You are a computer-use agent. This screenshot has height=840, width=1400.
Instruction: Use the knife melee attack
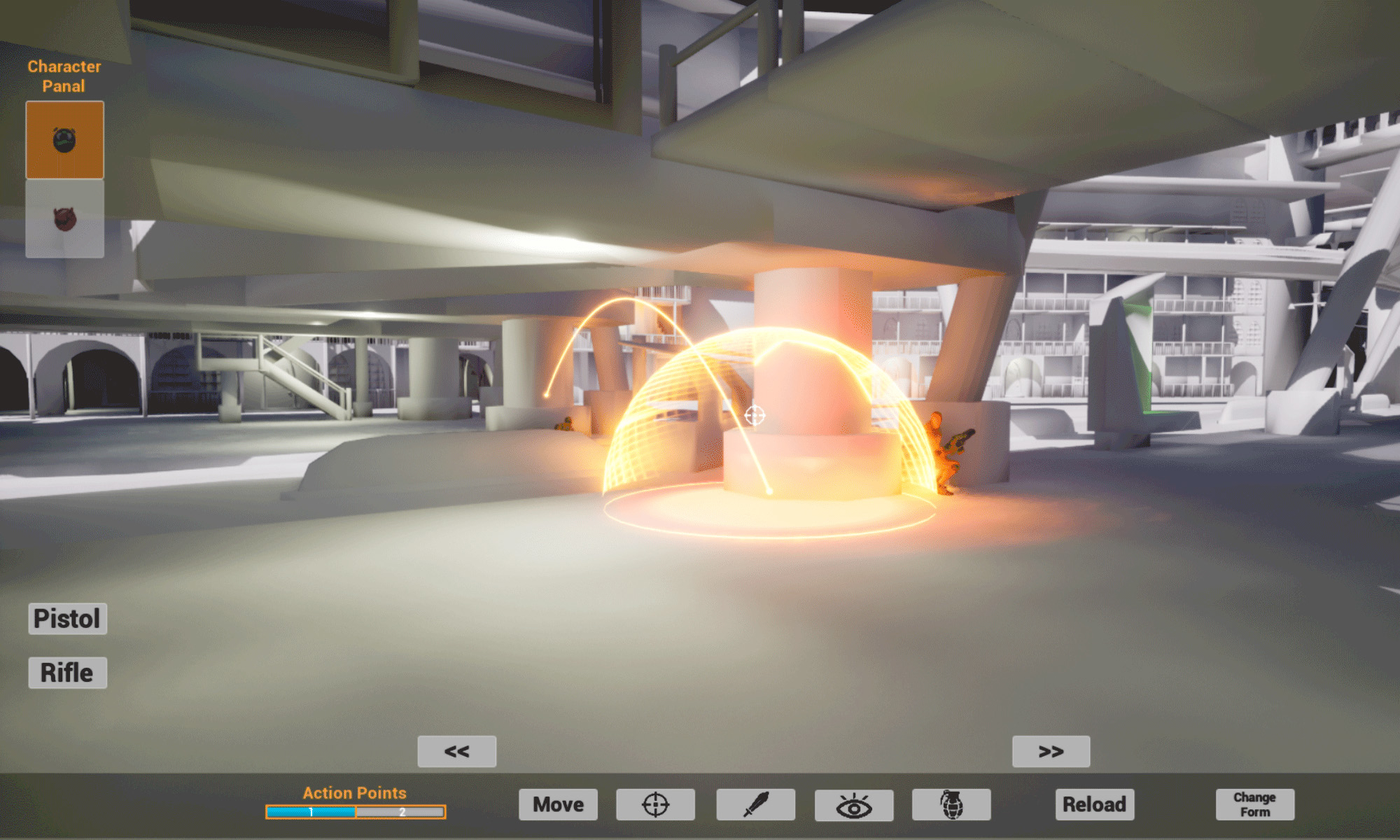pos(755,804)
